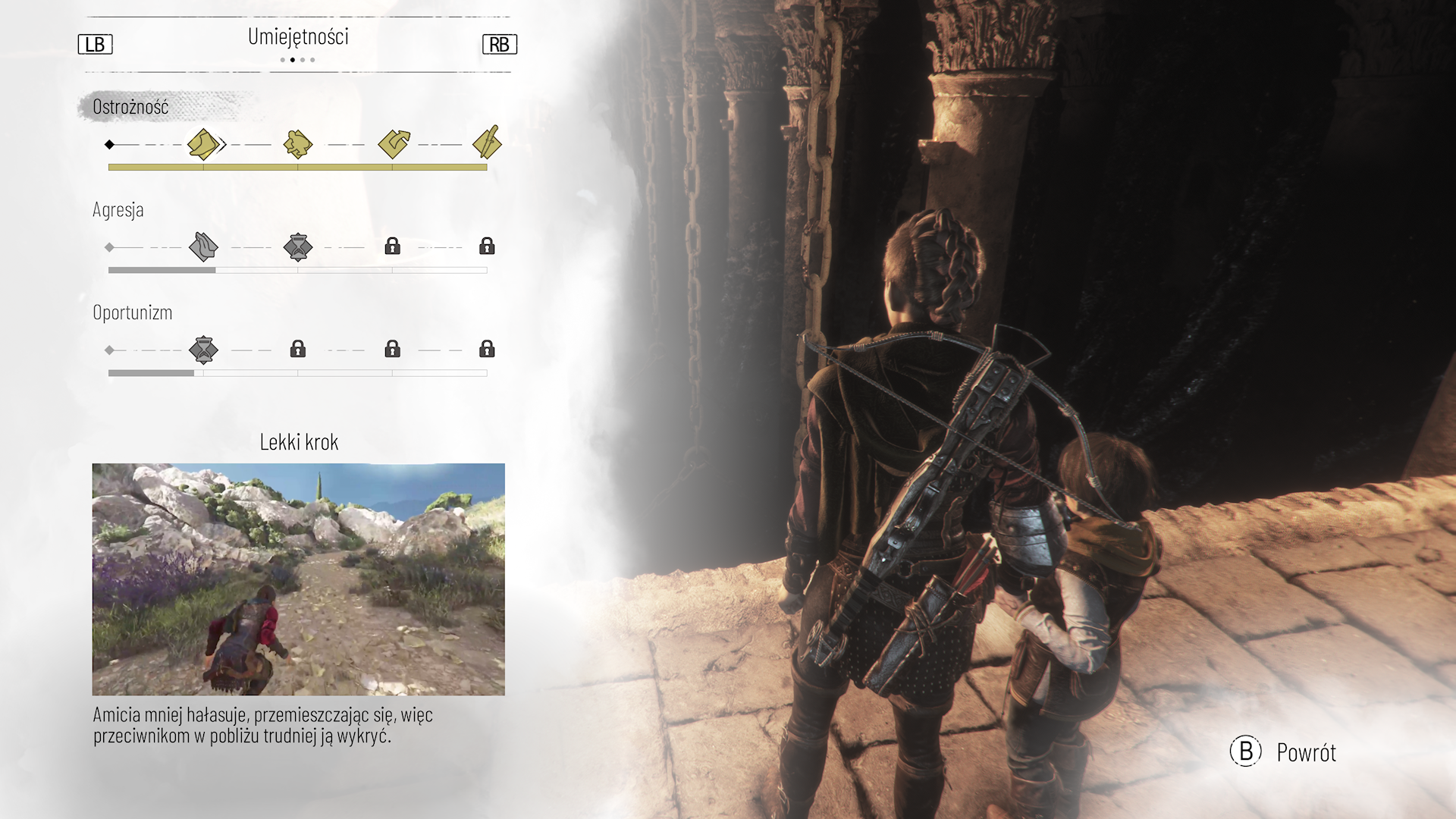The height and width of the screenshot is (819, 1456).
Task: Select the Lekki krok boot skill icon
Action: click(203, 144)
